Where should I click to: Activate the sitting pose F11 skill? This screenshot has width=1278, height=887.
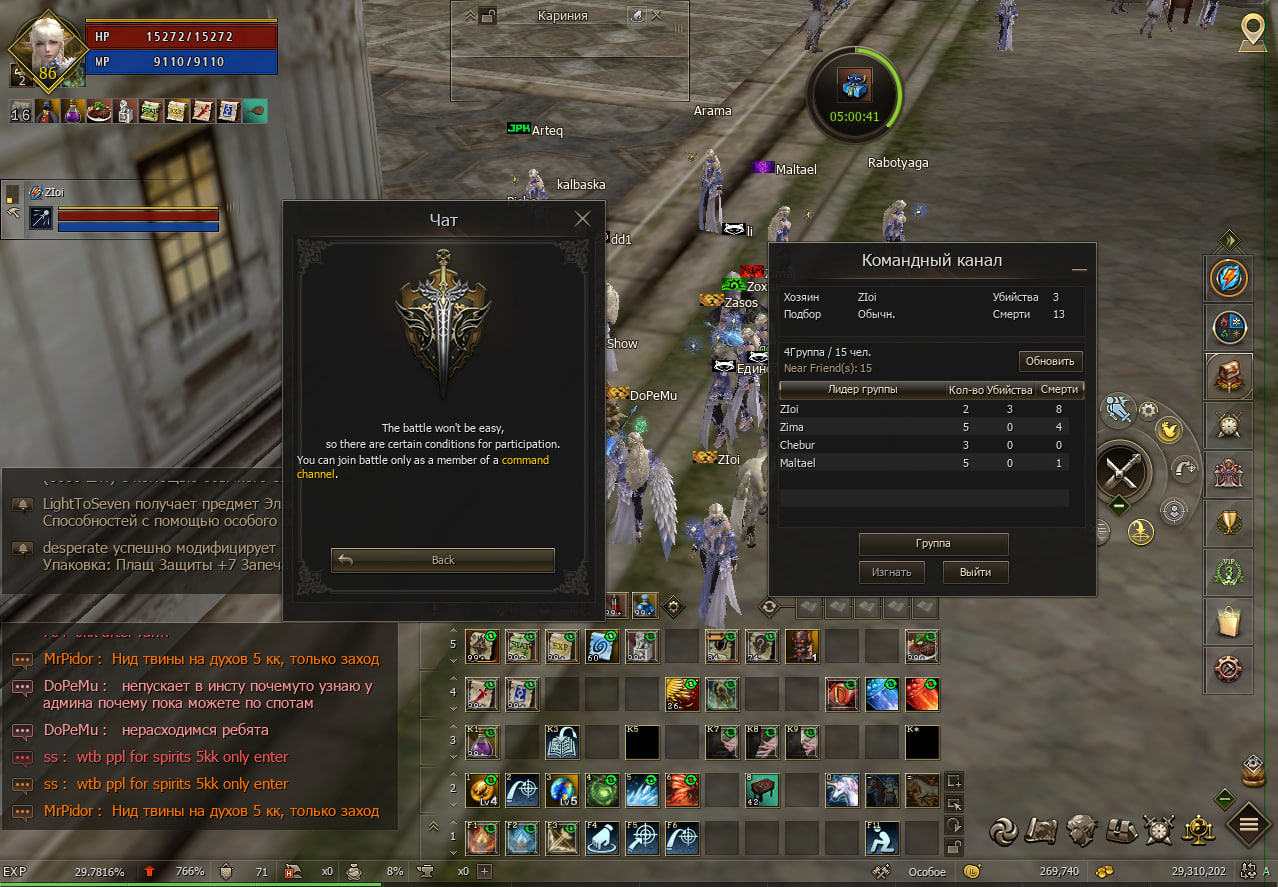pos(882,838)
